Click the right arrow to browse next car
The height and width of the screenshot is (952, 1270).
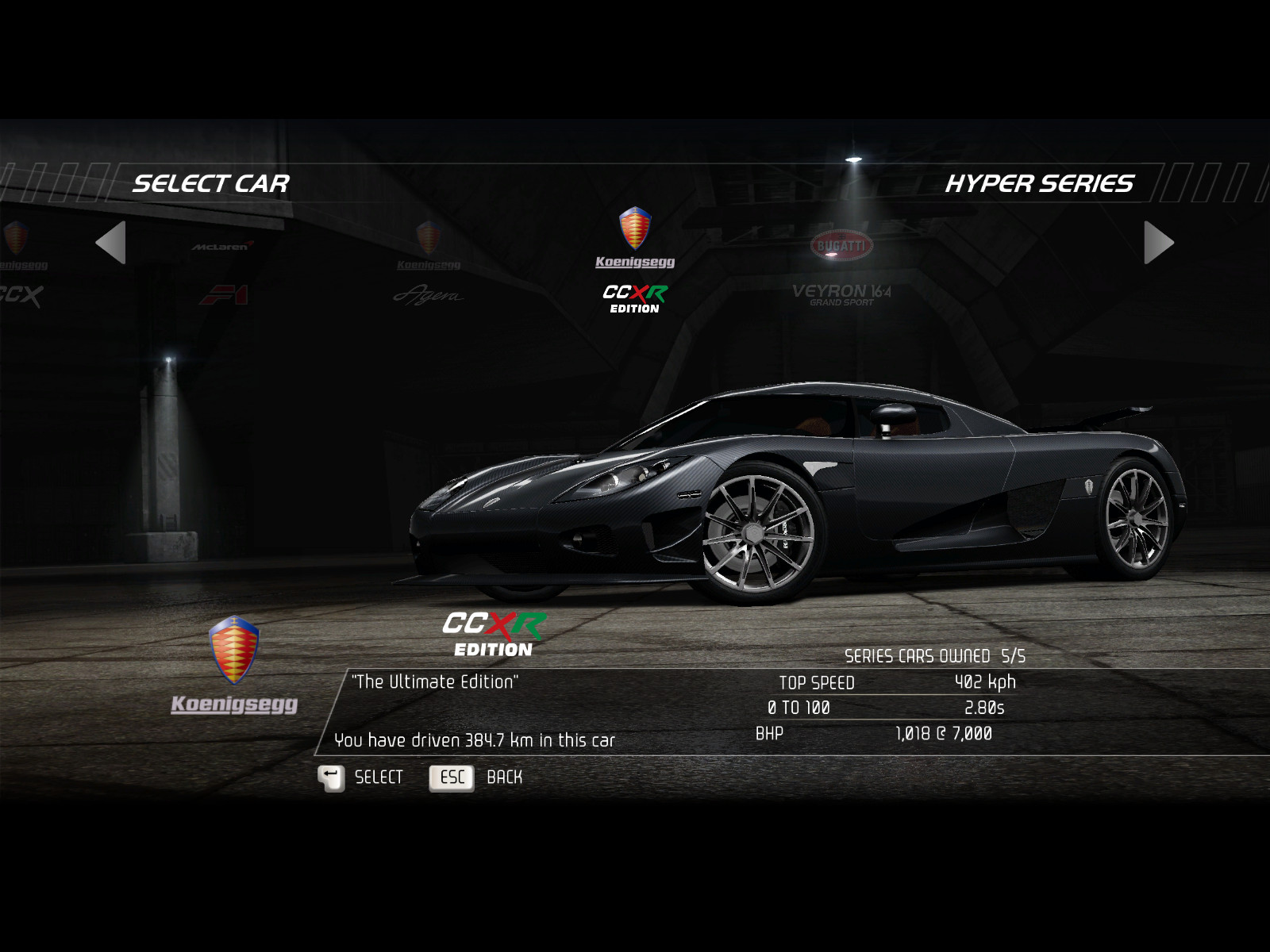pos(1158,243)
